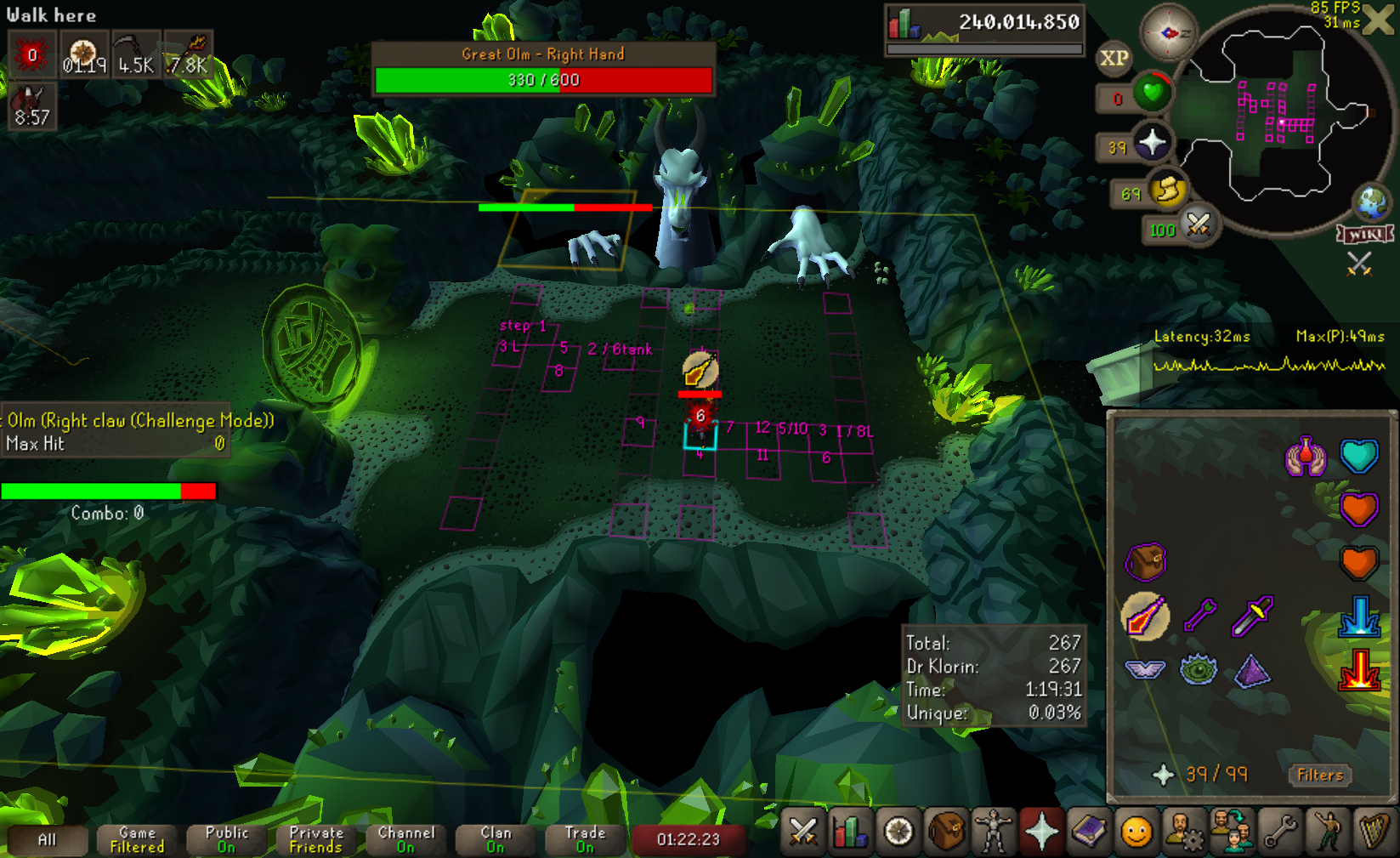Image resolution: width=1400 pixels, height=858 pixels.
Task: Open the Spellbook tab
Action: point(1089,832)
